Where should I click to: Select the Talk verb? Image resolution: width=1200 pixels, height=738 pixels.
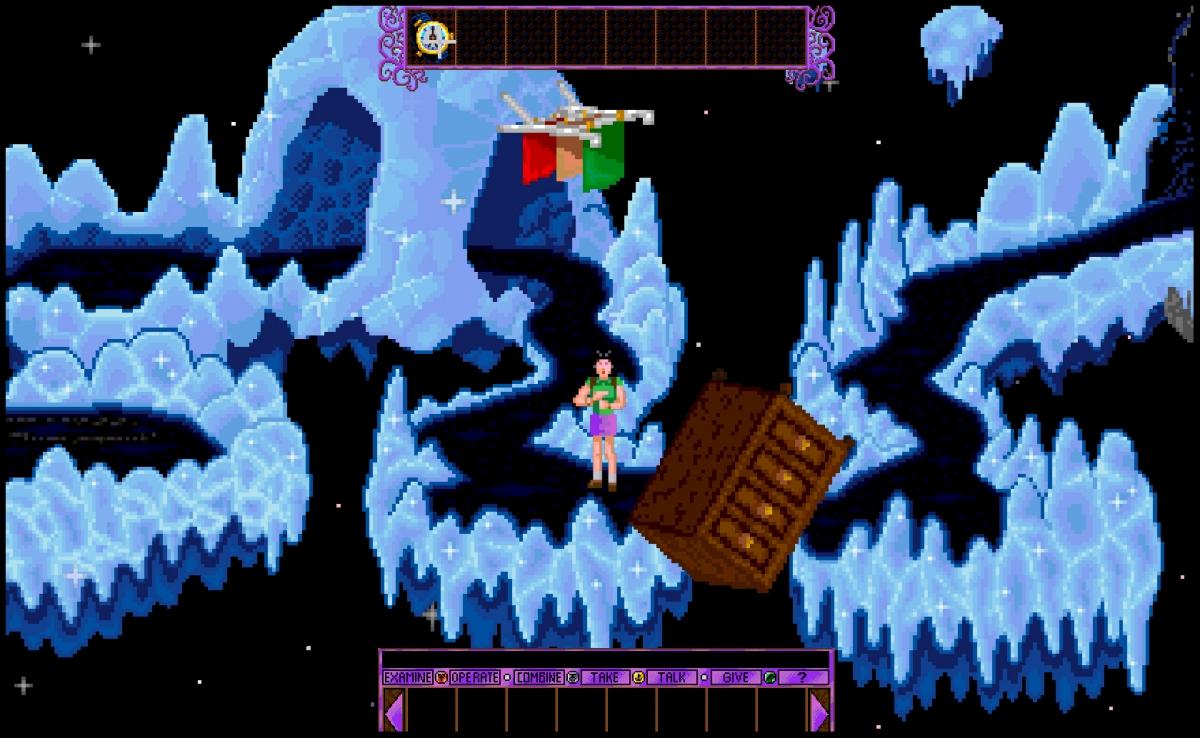coord(671,677)
